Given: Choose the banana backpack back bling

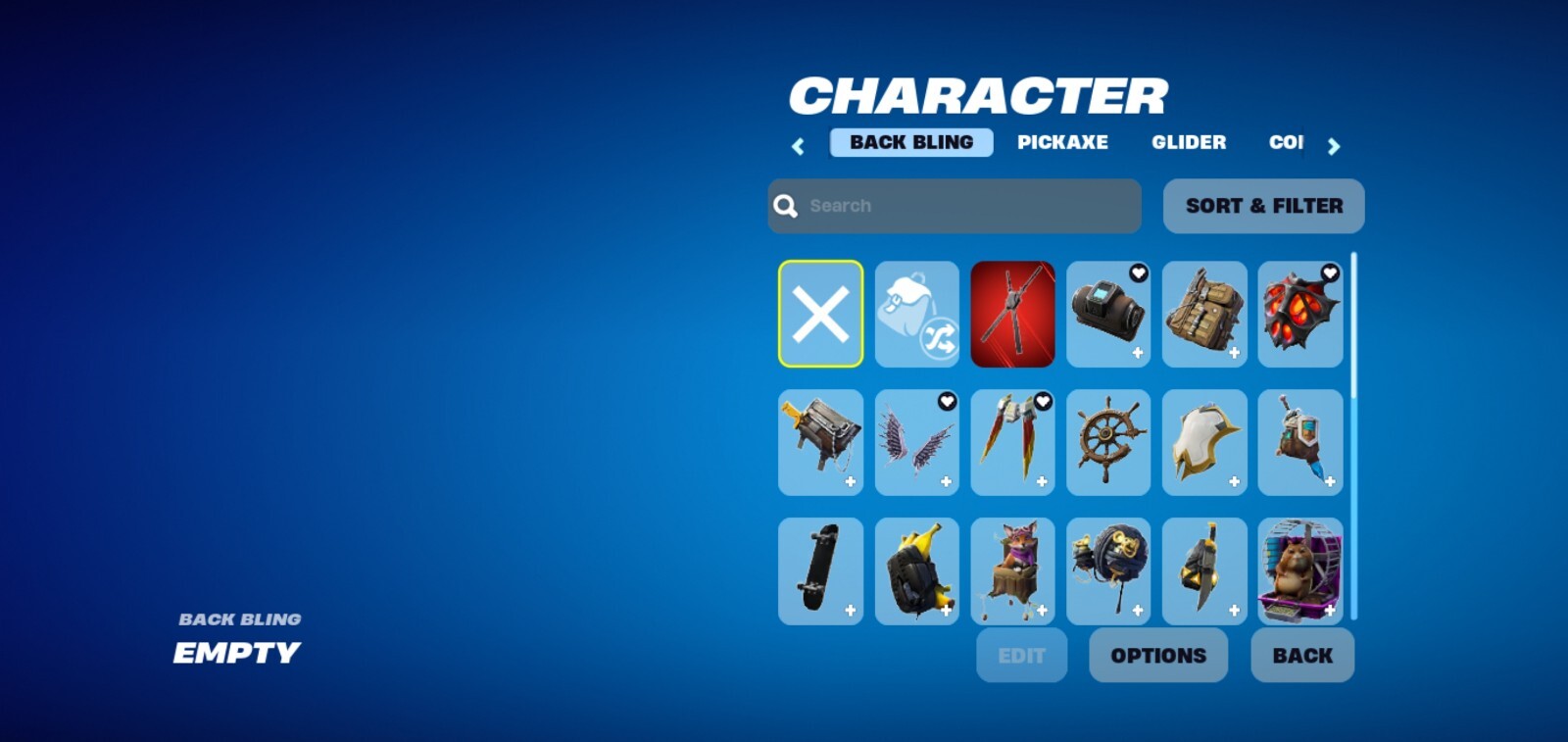Looking at the screenshot, I should pos(916,572).
